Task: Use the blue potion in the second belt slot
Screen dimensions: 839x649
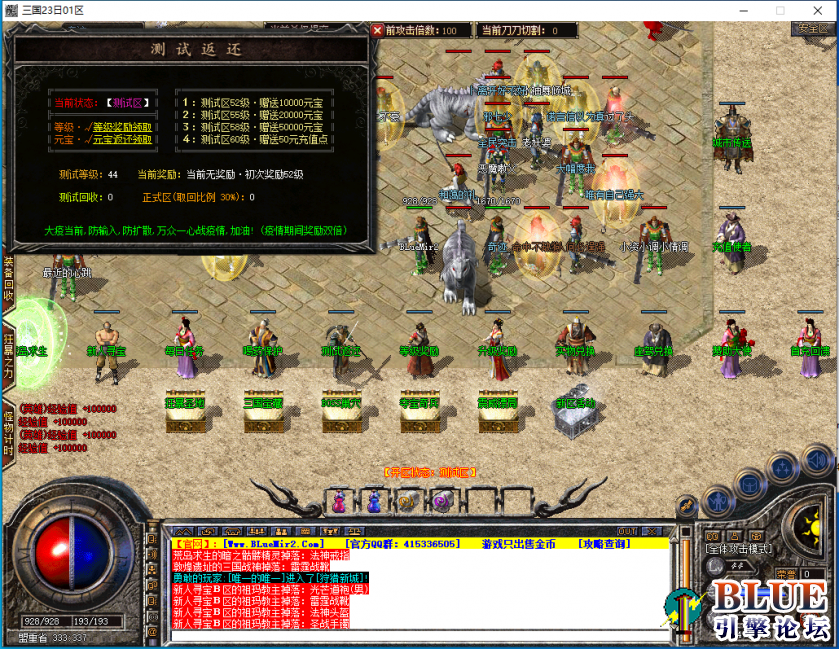Action: (374, 500)
